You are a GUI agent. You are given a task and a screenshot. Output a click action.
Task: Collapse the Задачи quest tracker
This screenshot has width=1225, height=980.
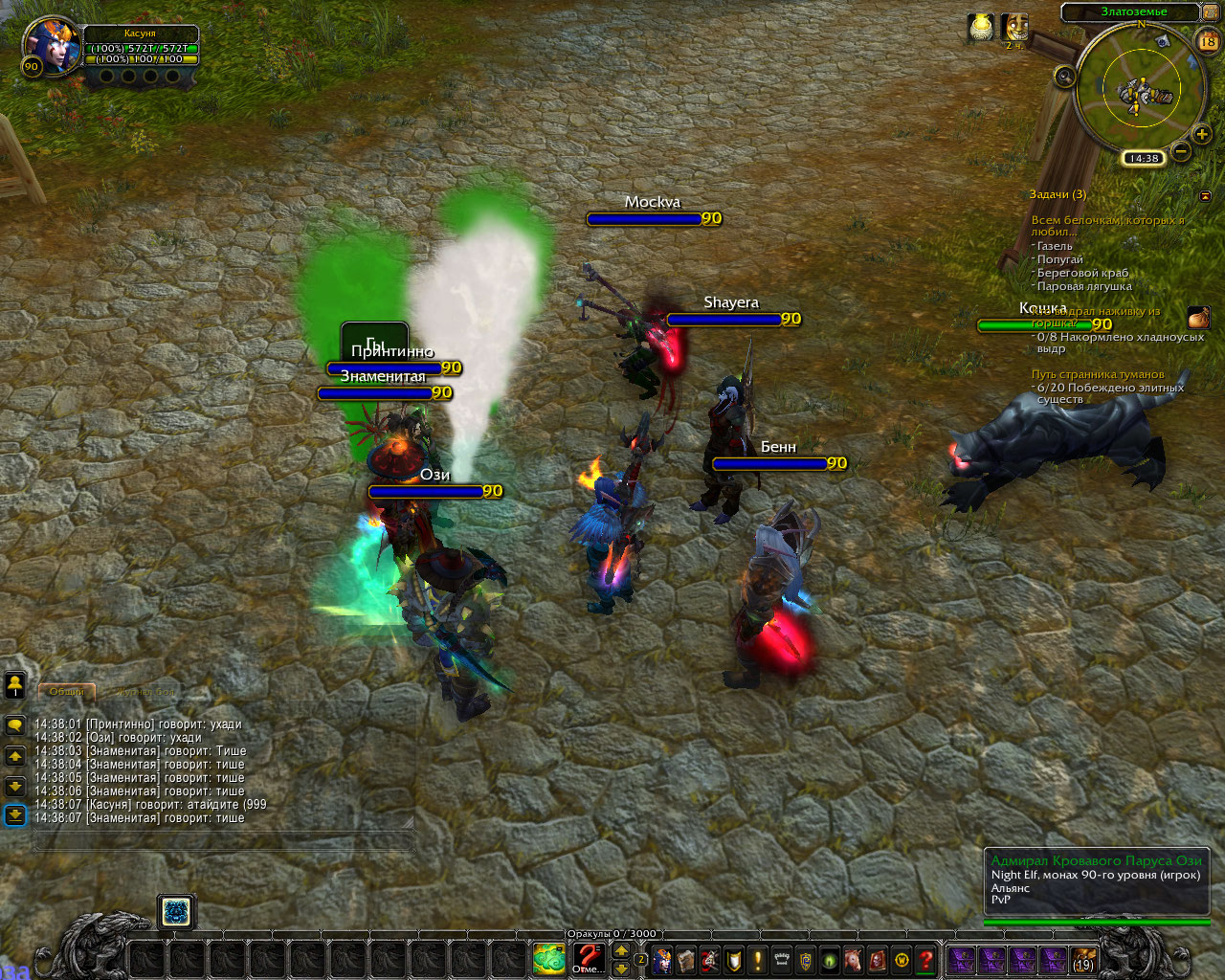[x=1205, y=195]
